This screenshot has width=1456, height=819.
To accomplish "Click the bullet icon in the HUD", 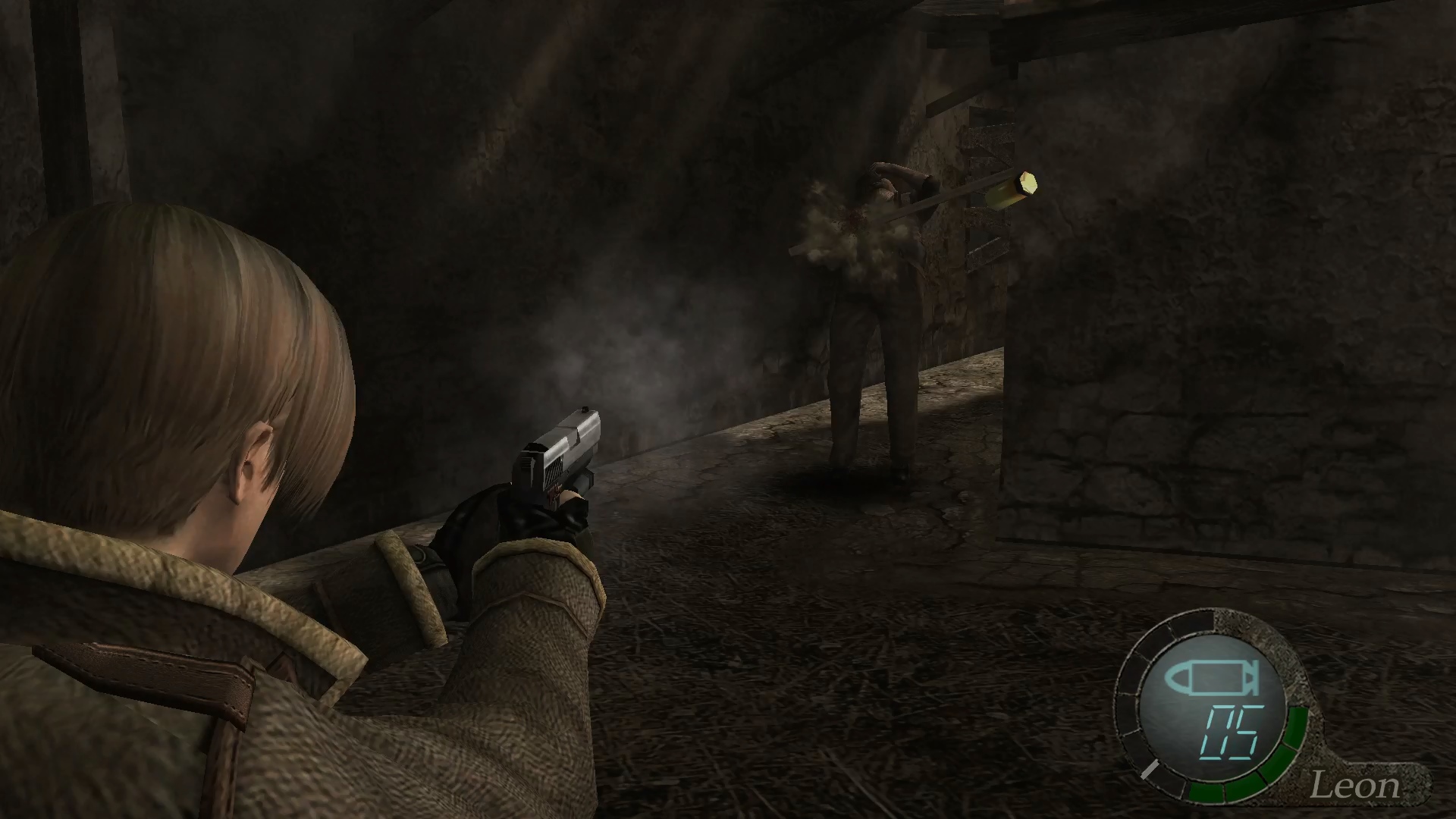I will point(1212,679).
